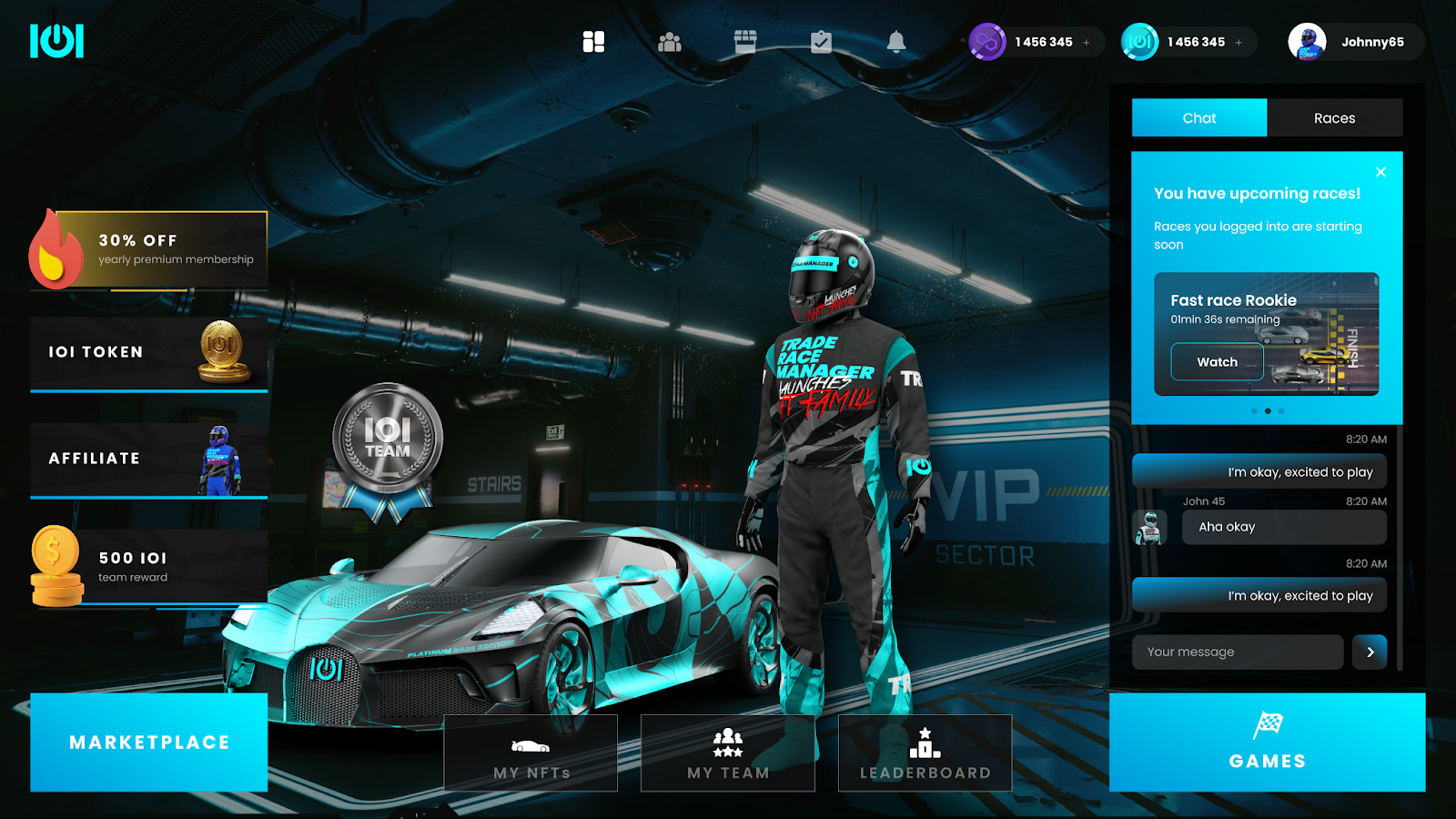Open the My Team panel
Screen dimensions: 1456x819
[x=728, y=753]
